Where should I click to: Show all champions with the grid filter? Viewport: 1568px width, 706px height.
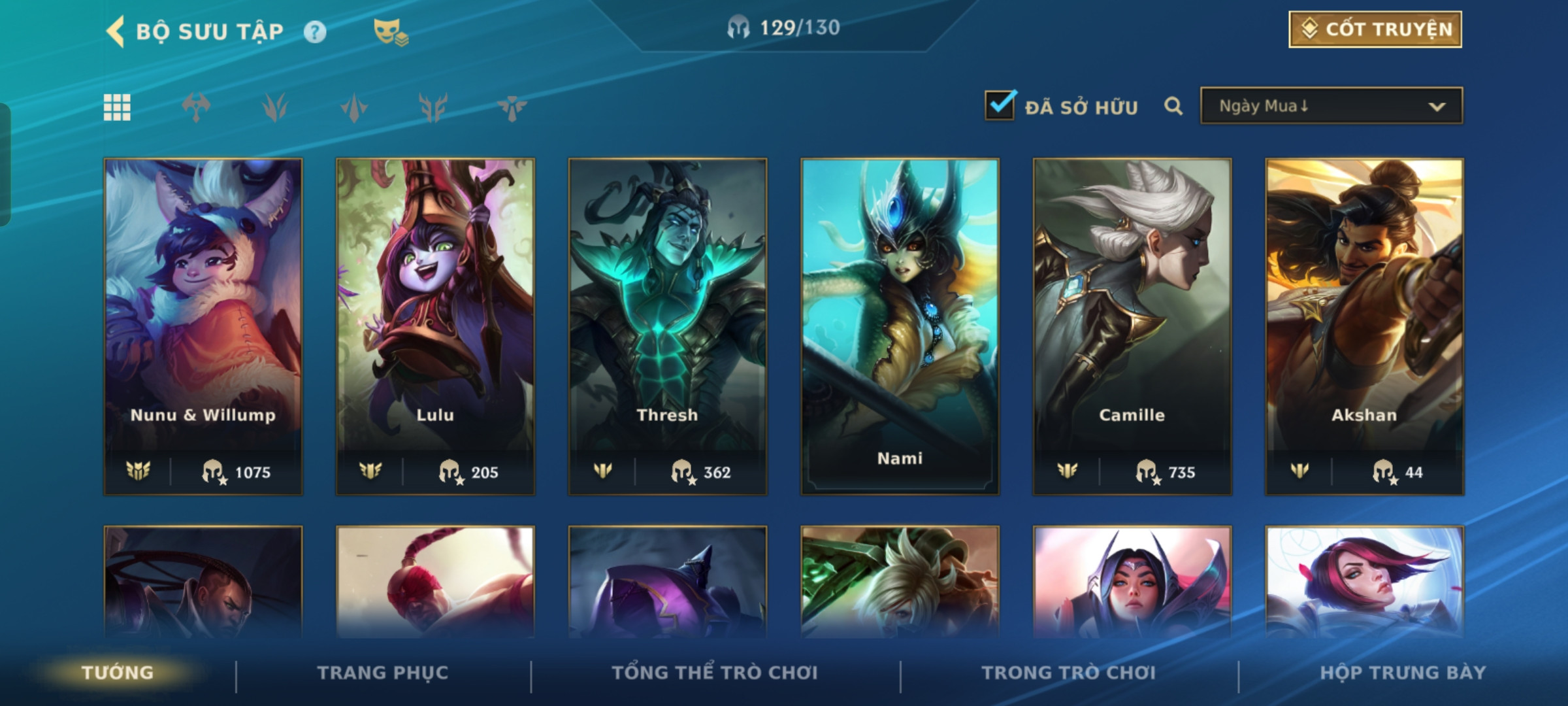(118, 107)
